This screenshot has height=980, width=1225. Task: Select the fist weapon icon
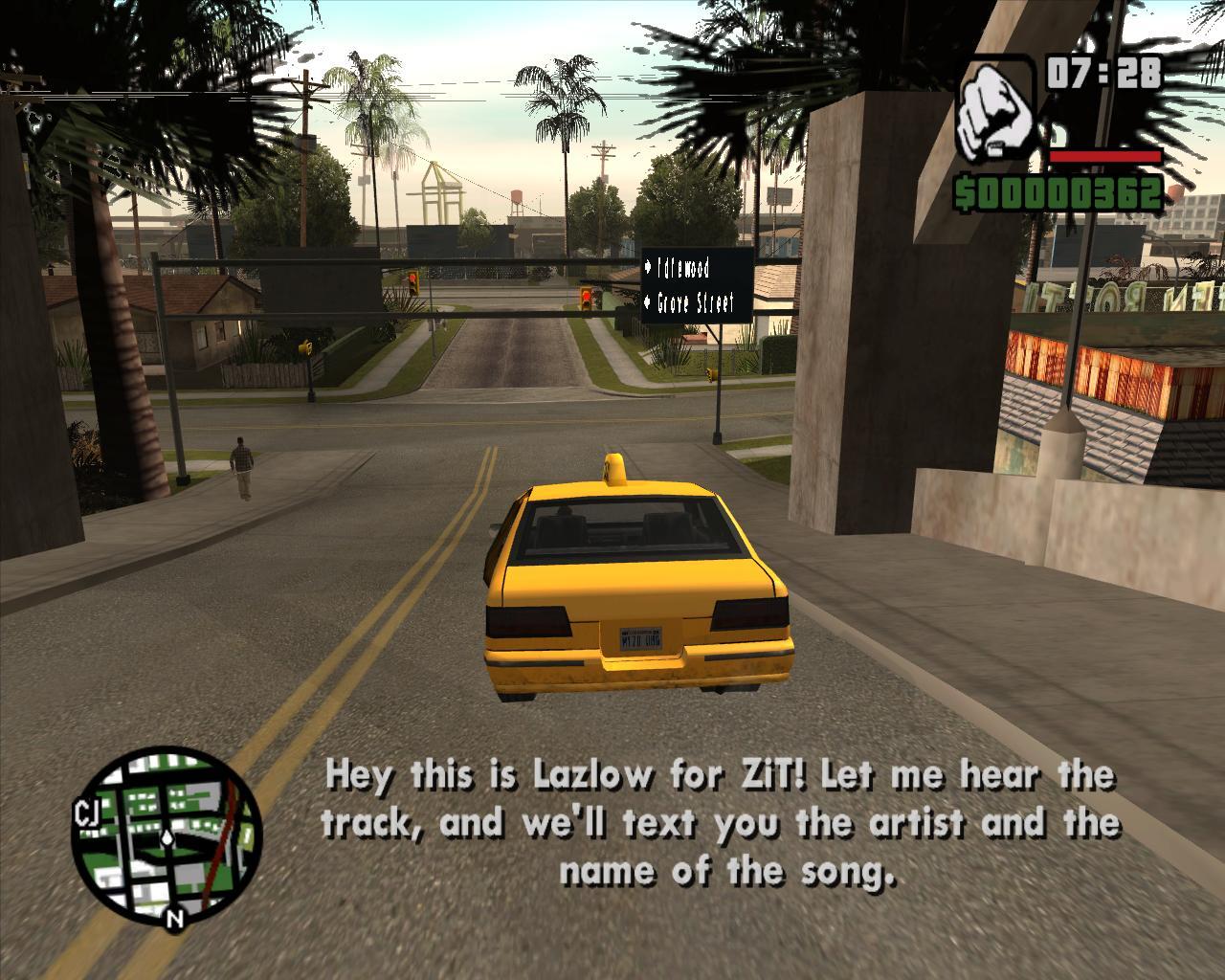point(996,106)
